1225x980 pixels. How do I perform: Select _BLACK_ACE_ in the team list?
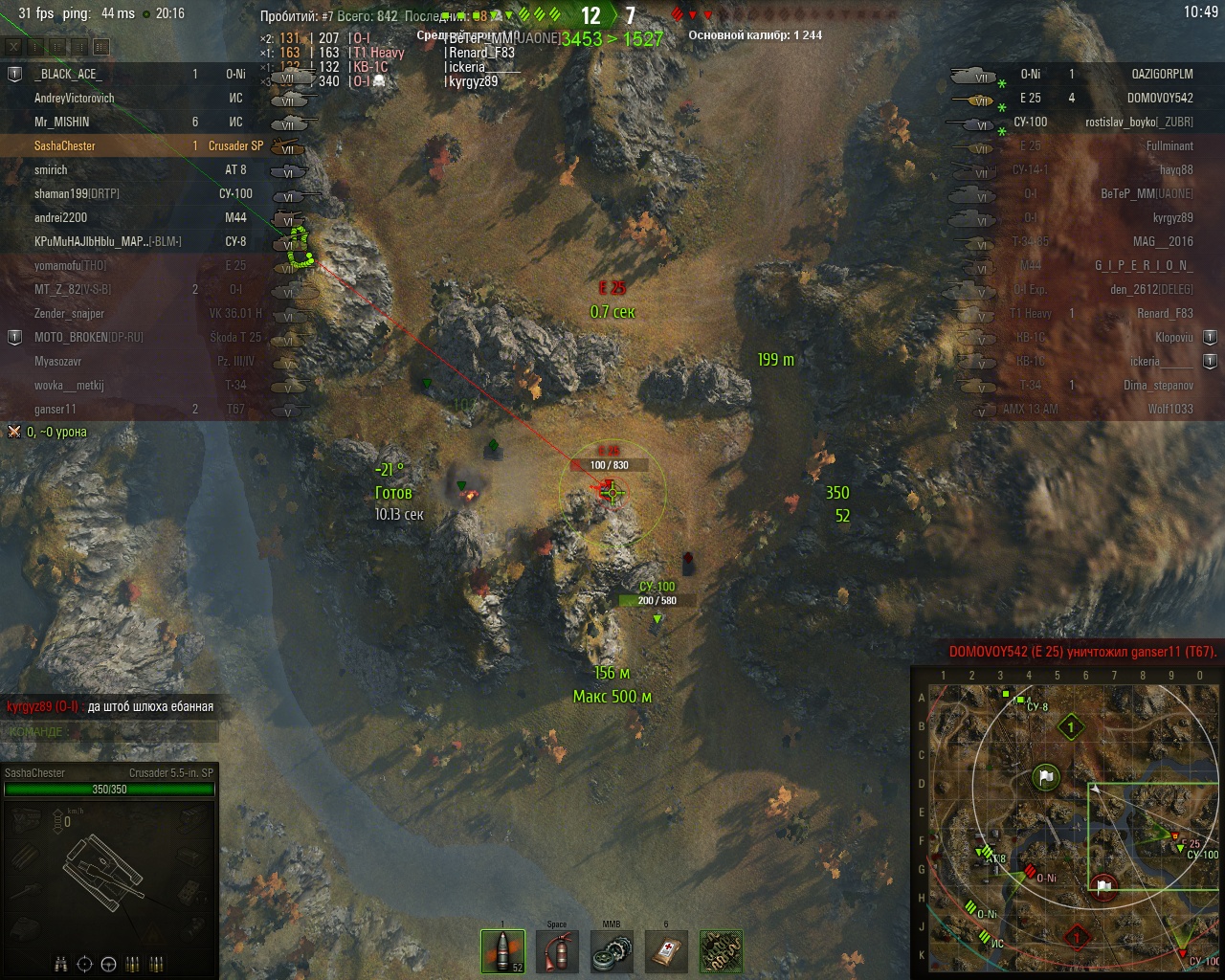67,74
